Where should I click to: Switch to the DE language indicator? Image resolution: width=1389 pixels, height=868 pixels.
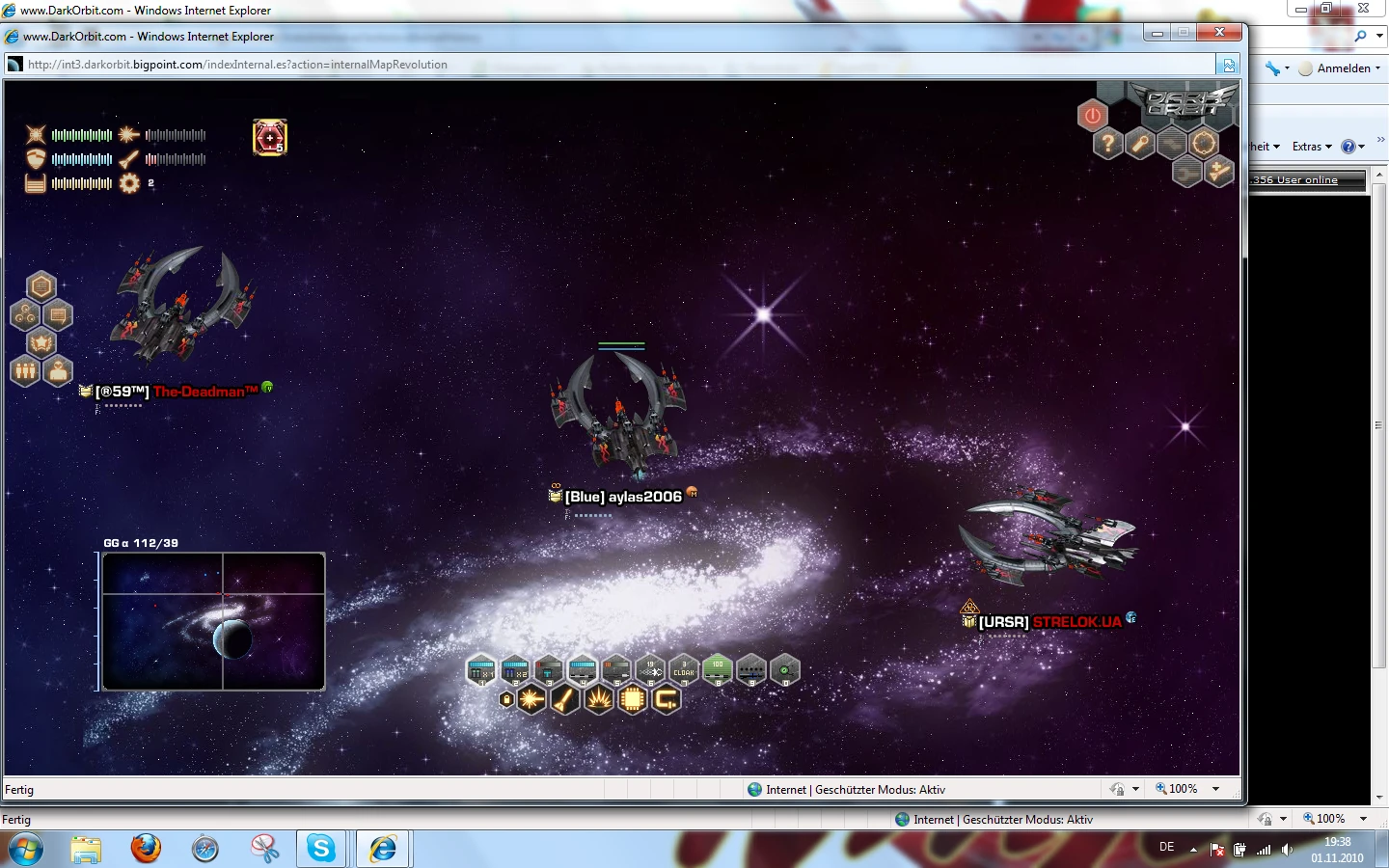click(x=1166, y=848)
